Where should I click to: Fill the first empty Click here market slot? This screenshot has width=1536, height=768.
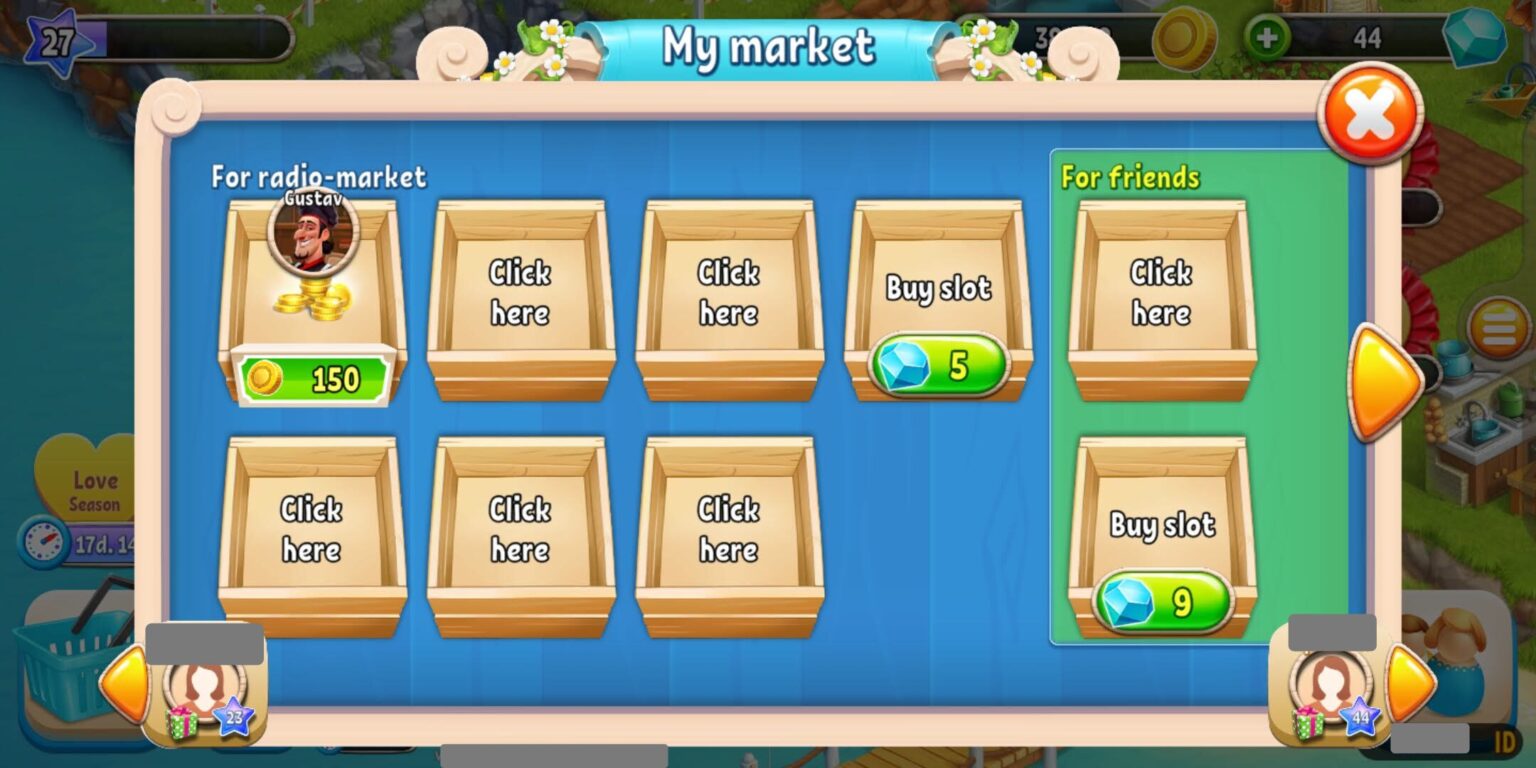(x=520, y=295)
